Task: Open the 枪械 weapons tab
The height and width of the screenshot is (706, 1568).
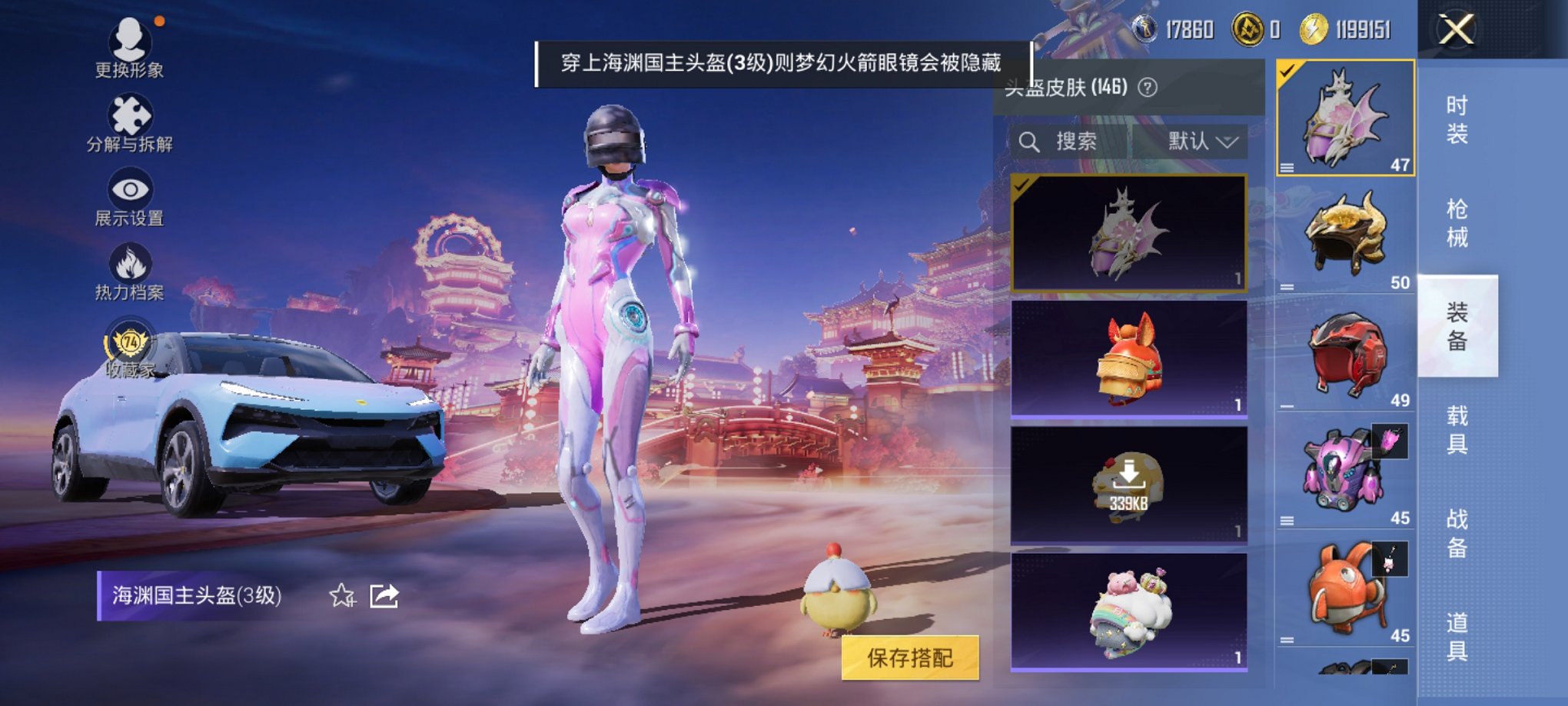Action: 1457,223
